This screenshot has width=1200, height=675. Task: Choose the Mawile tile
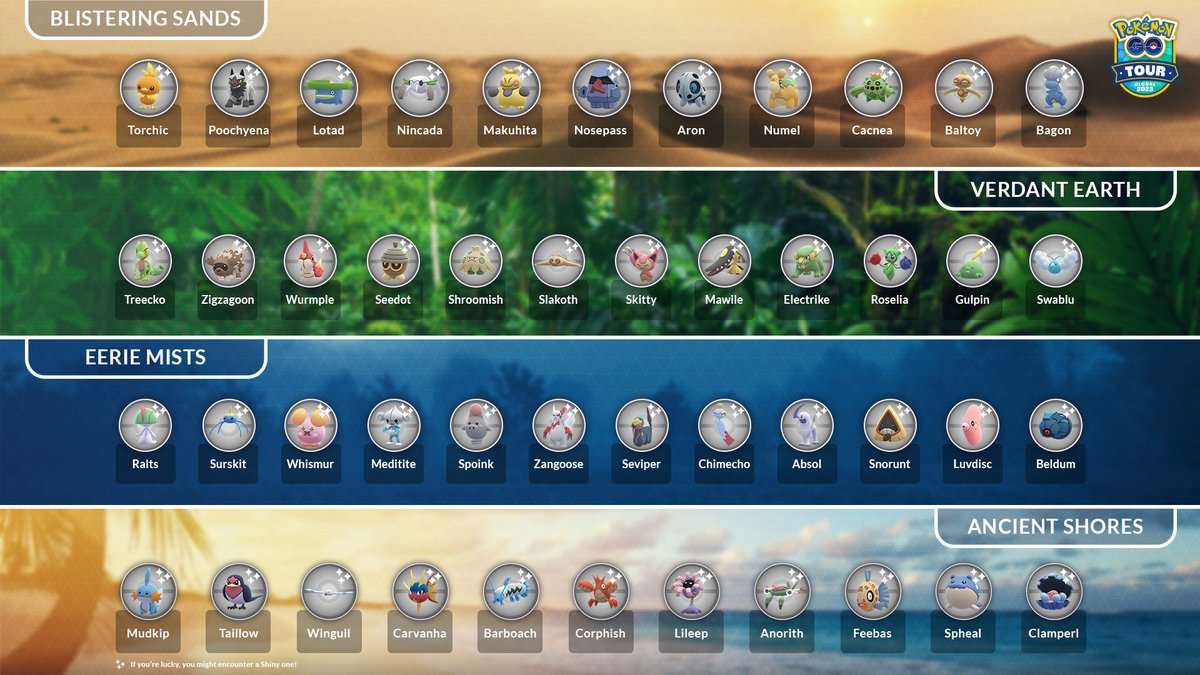click(x=724, y=261)
